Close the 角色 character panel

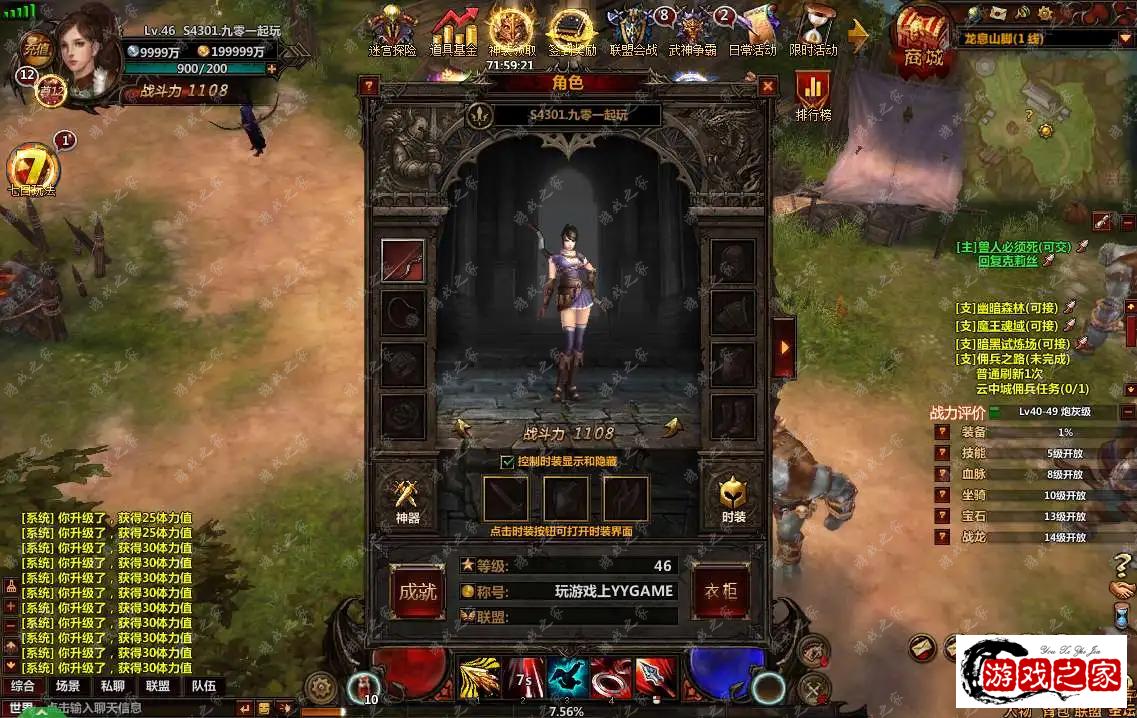tap(768, 87)
